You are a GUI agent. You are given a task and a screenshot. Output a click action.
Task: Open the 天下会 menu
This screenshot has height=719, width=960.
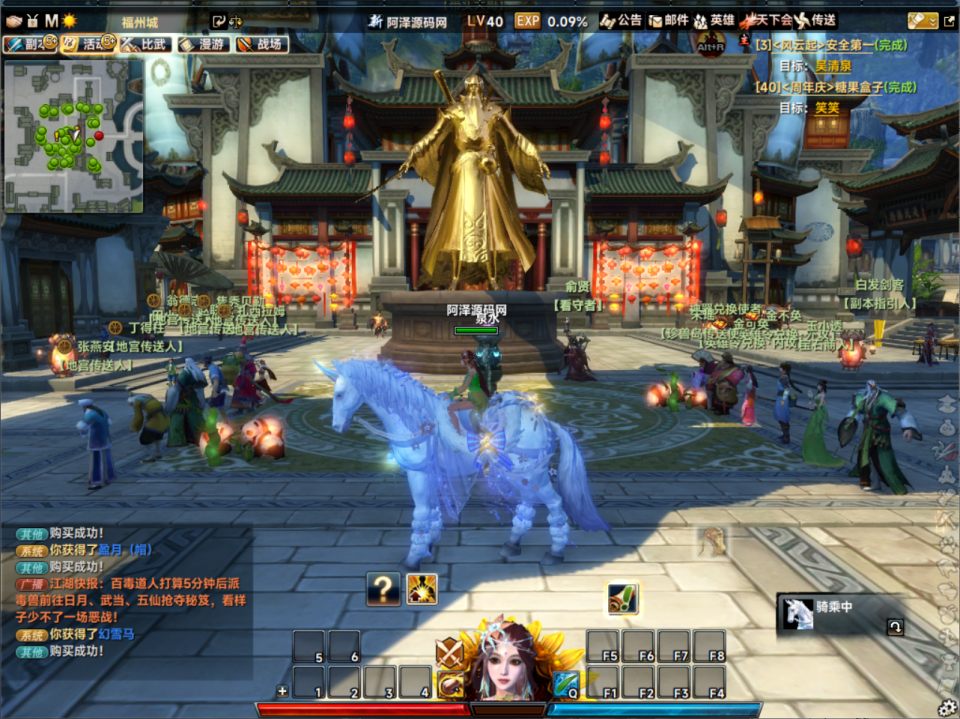765,20
